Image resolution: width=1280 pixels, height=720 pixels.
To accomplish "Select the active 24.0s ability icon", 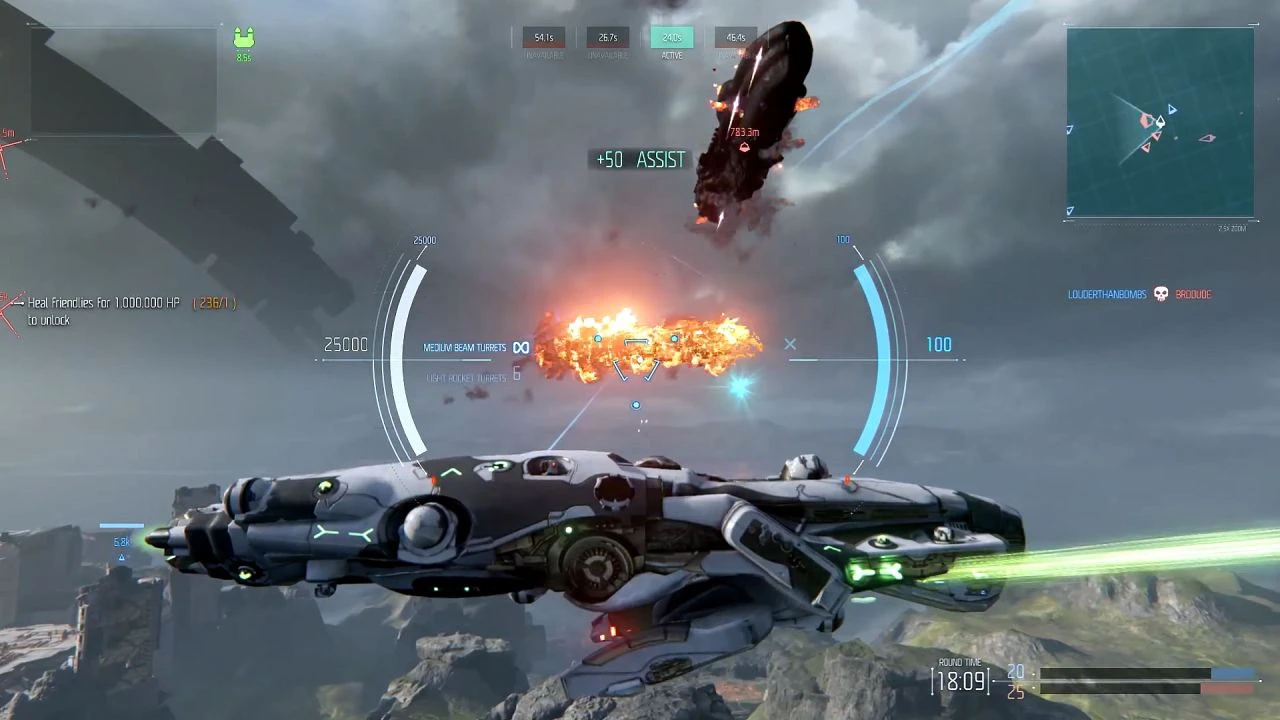I will click(x=672, y=37).
